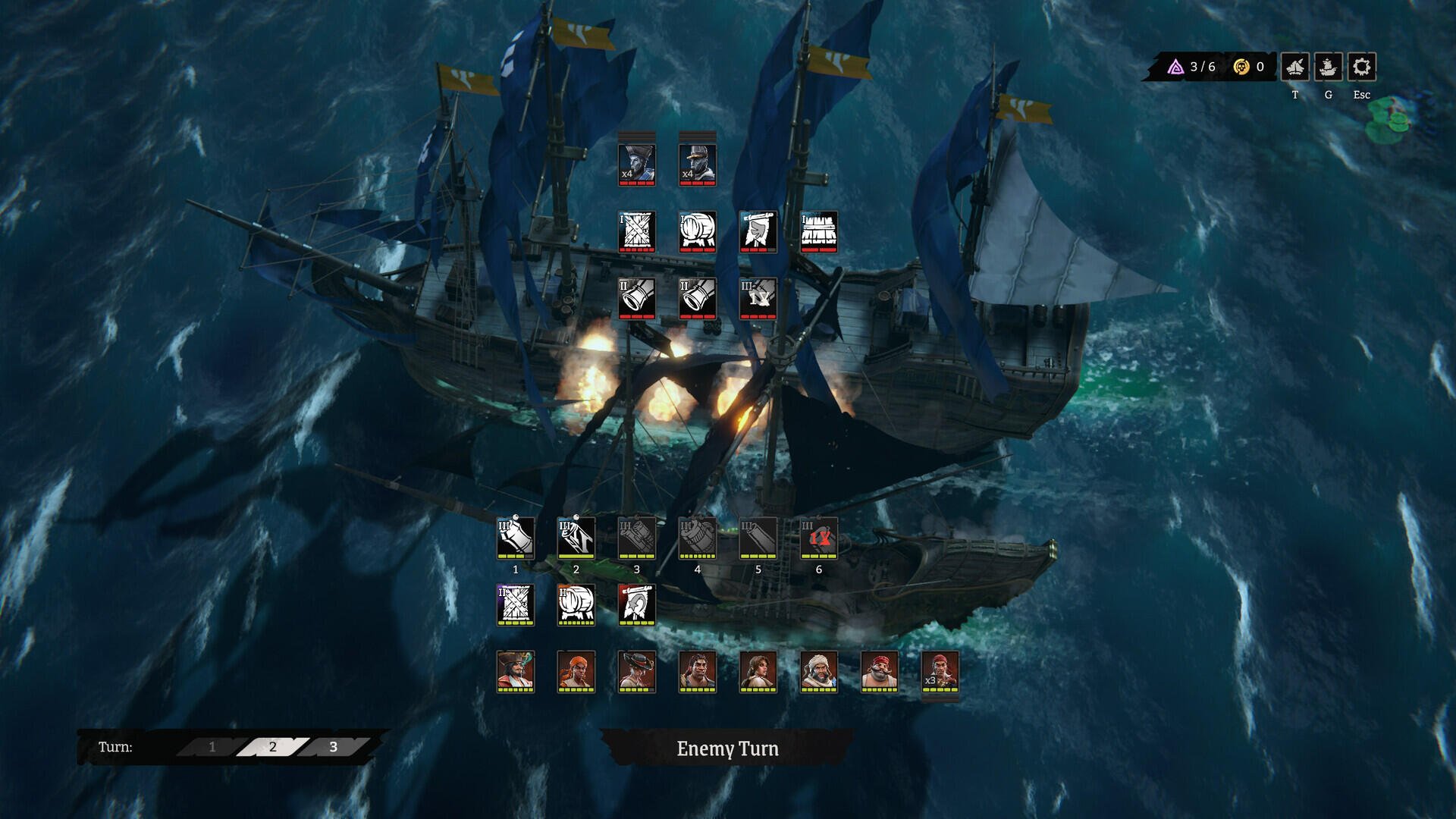Select the grappling hook ability in slot 1
This screenshot has height=819, width=1456.
click(516, 540)
